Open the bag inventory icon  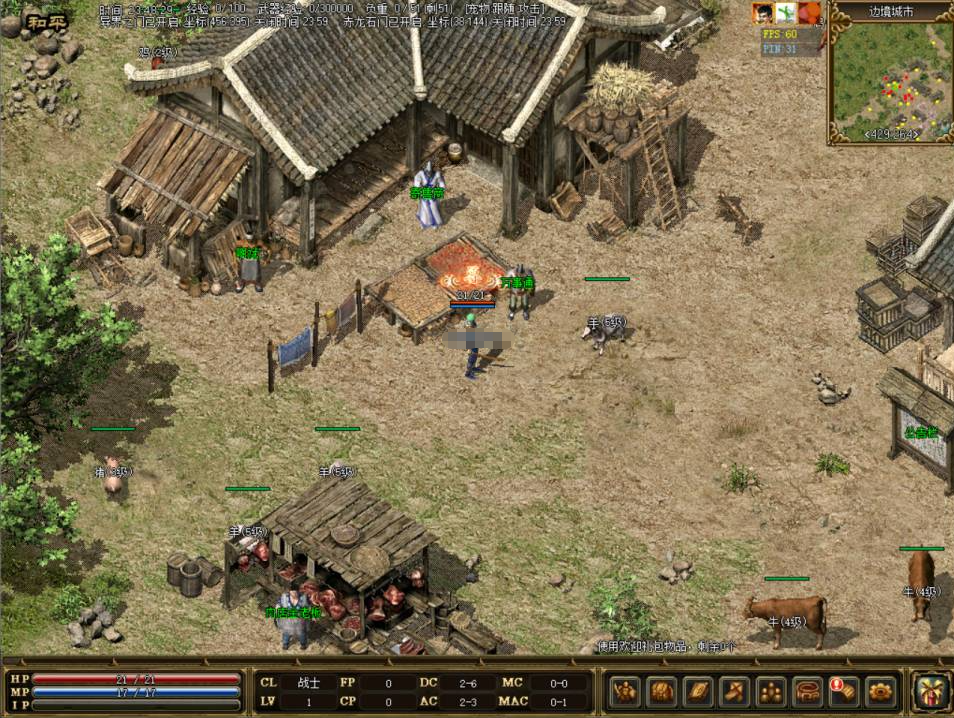[x=662, y=691]
